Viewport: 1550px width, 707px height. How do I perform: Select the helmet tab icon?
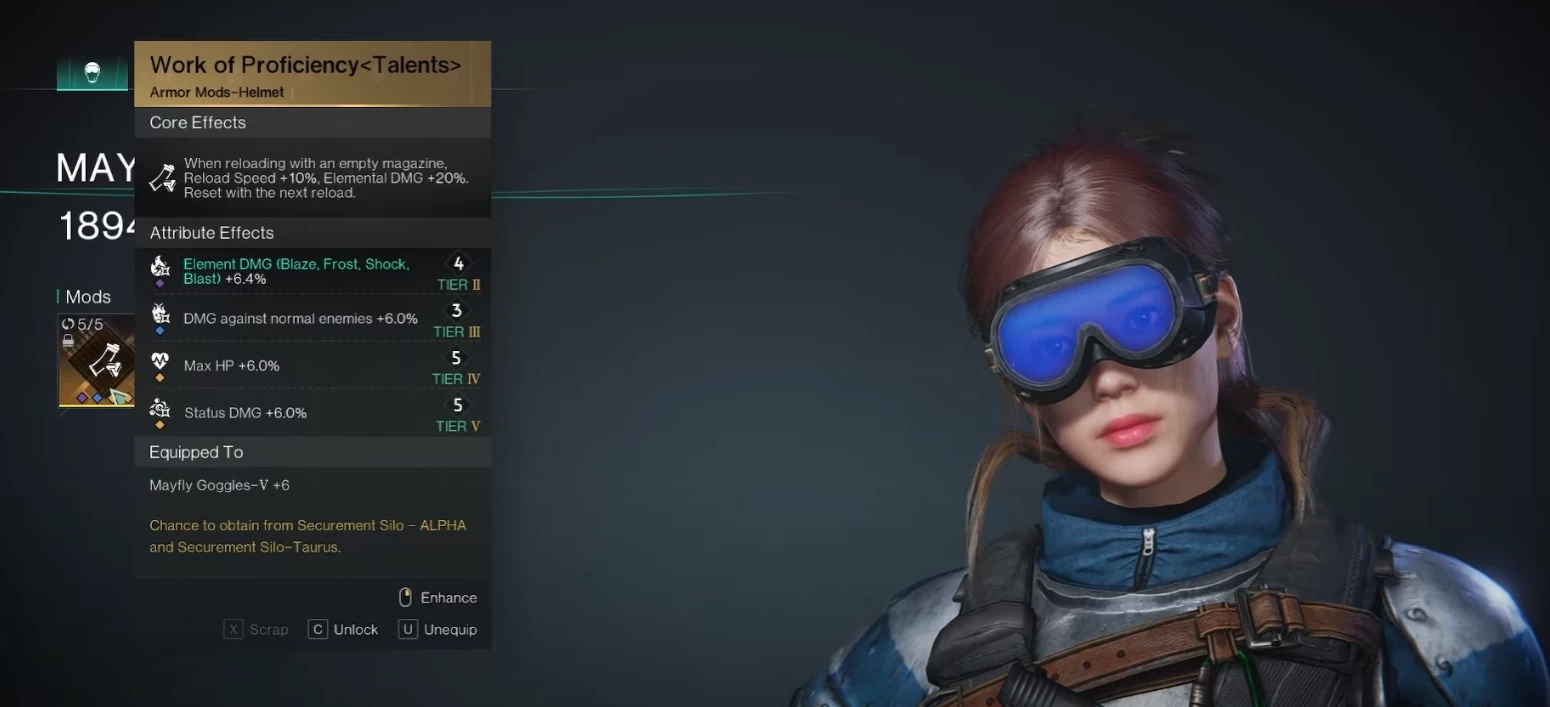point(92,73)
